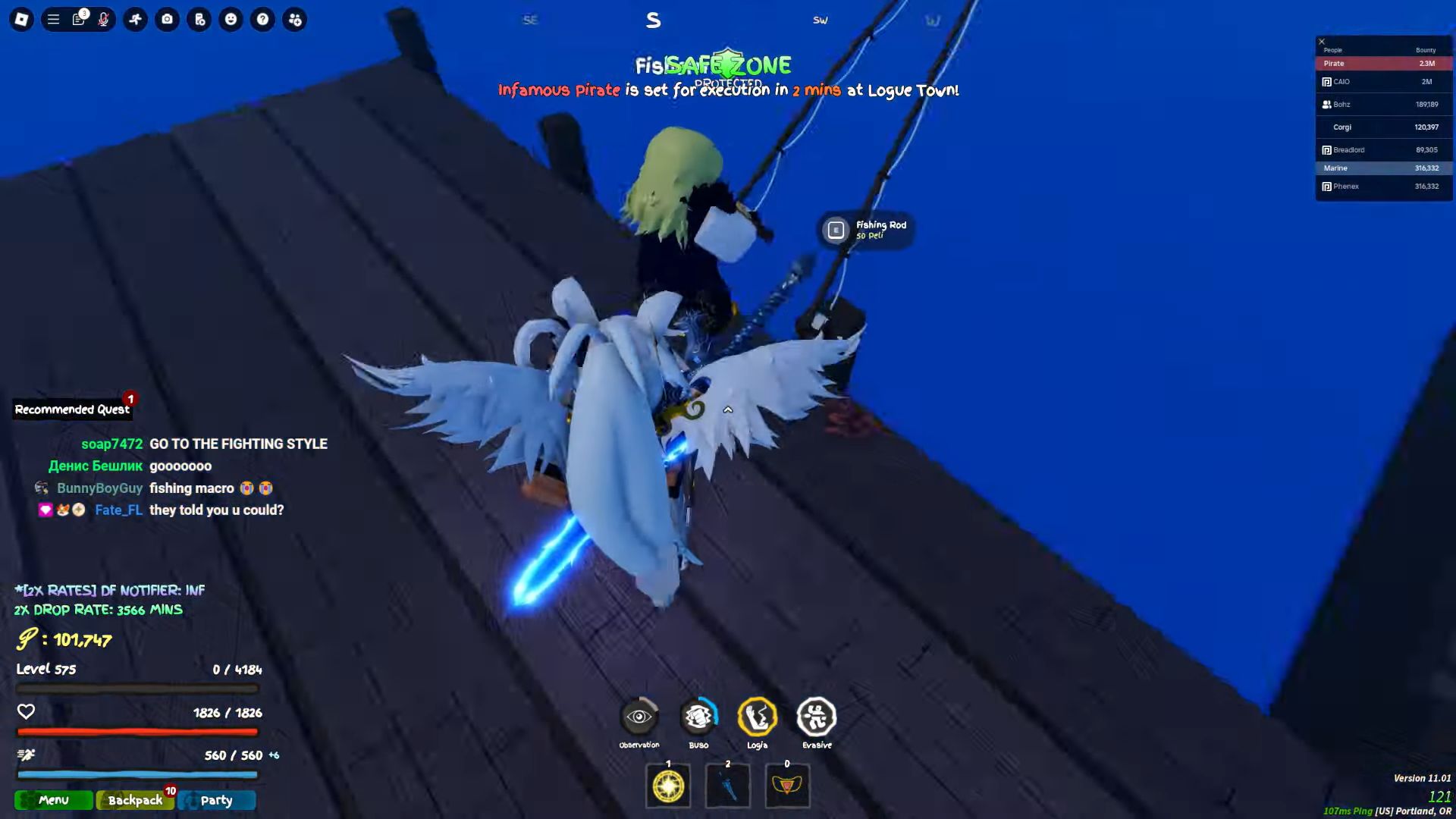Toggle the chat window with the chat bubble
This screenshot has width=1456, height=819.
pyautogui.click(x=79, y=20)
